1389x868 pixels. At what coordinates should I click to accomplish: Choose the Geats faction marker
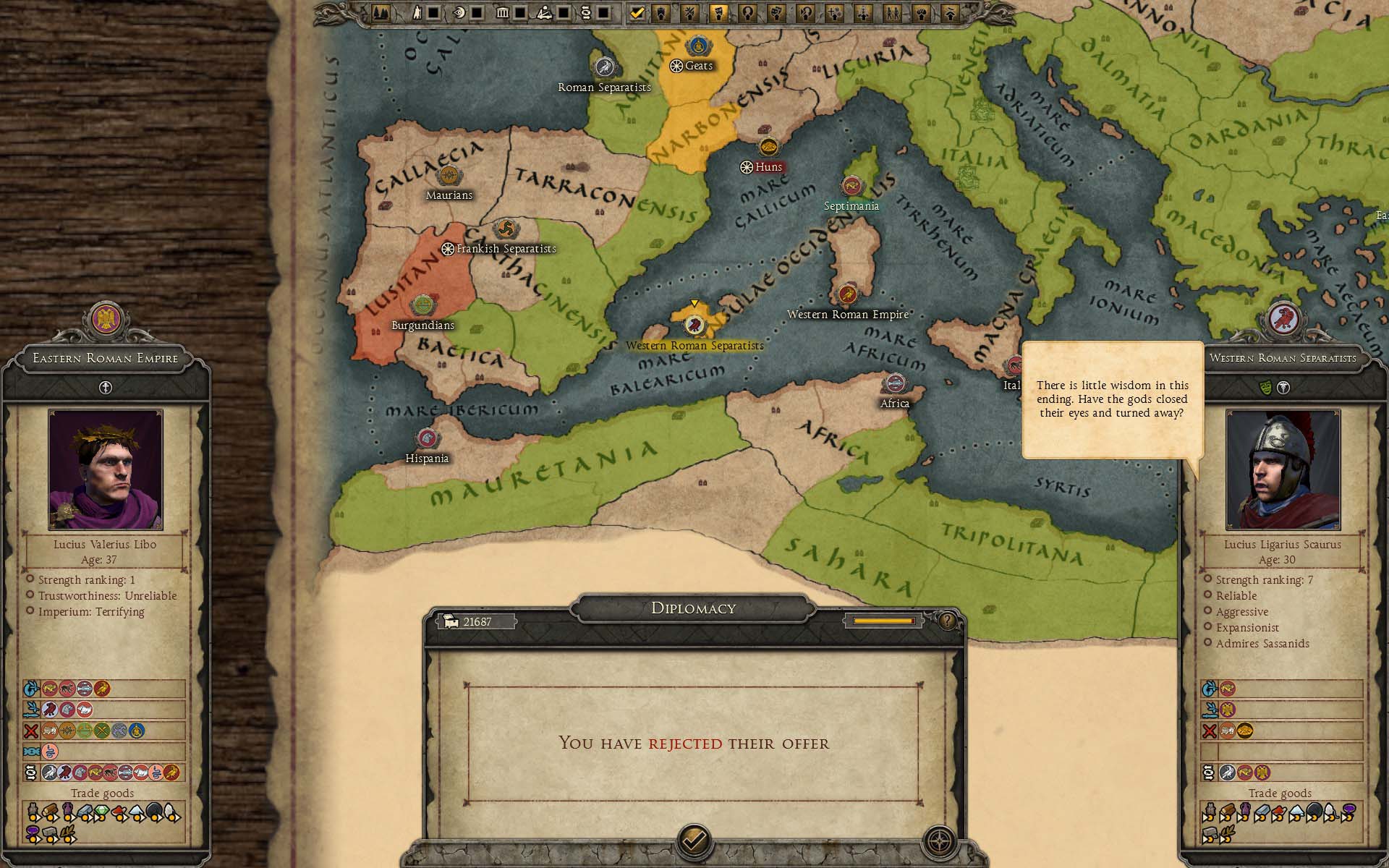point(697,46)
